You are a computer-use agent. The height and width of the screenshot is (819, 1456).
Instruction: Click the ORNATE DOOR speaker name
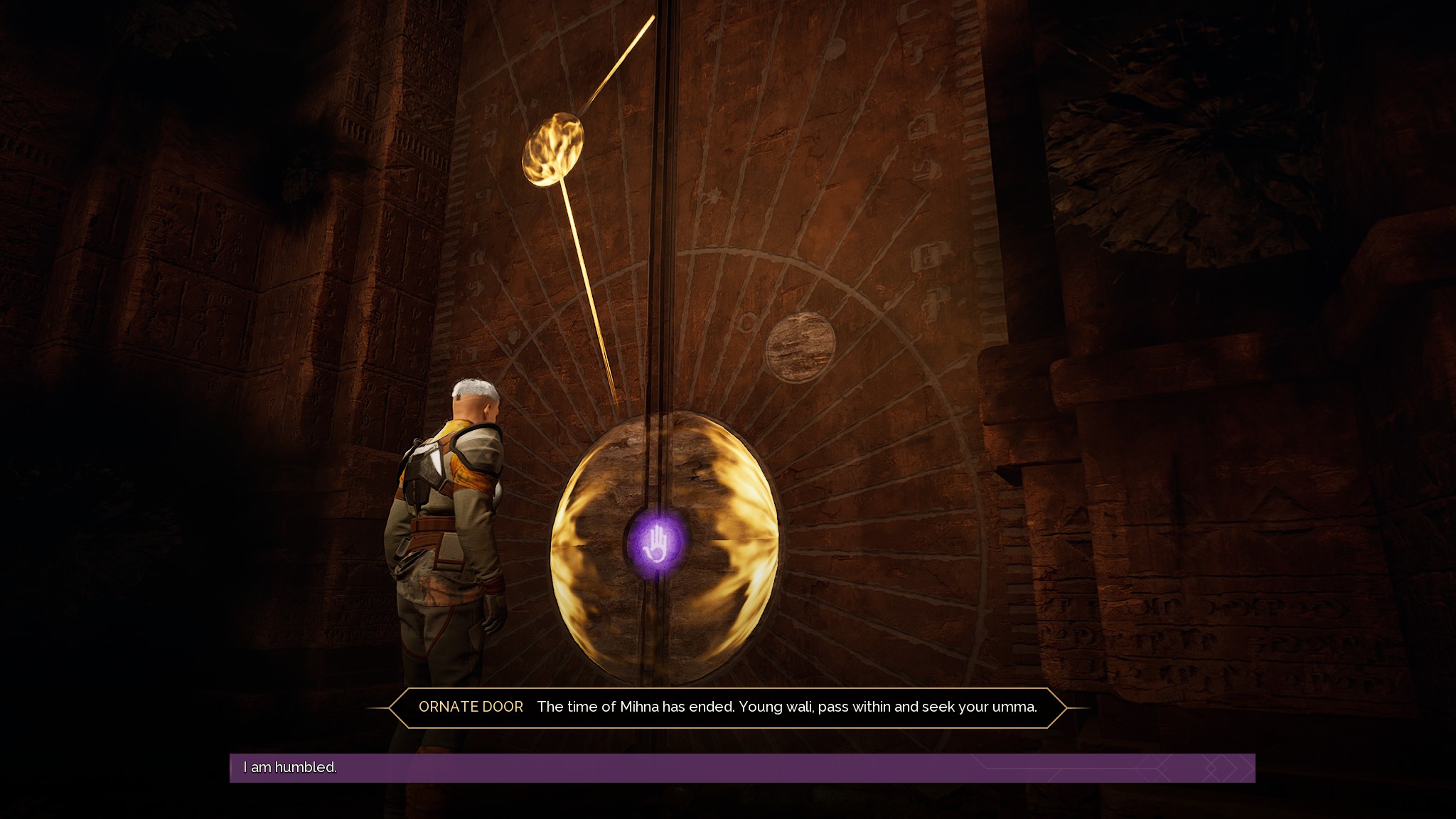click(471, 707)
